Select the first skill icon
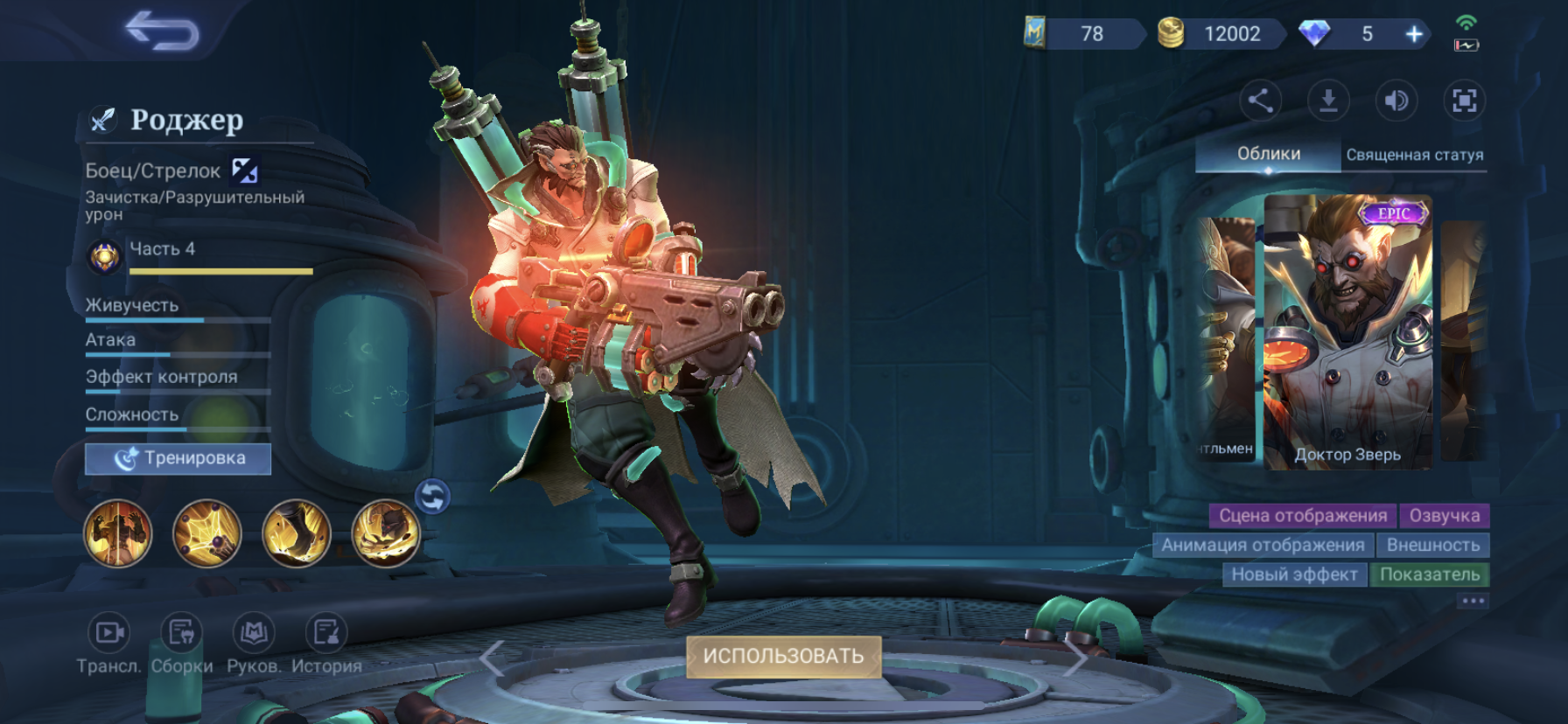Screen dimensions: 1568x724 tap(118, 533)
